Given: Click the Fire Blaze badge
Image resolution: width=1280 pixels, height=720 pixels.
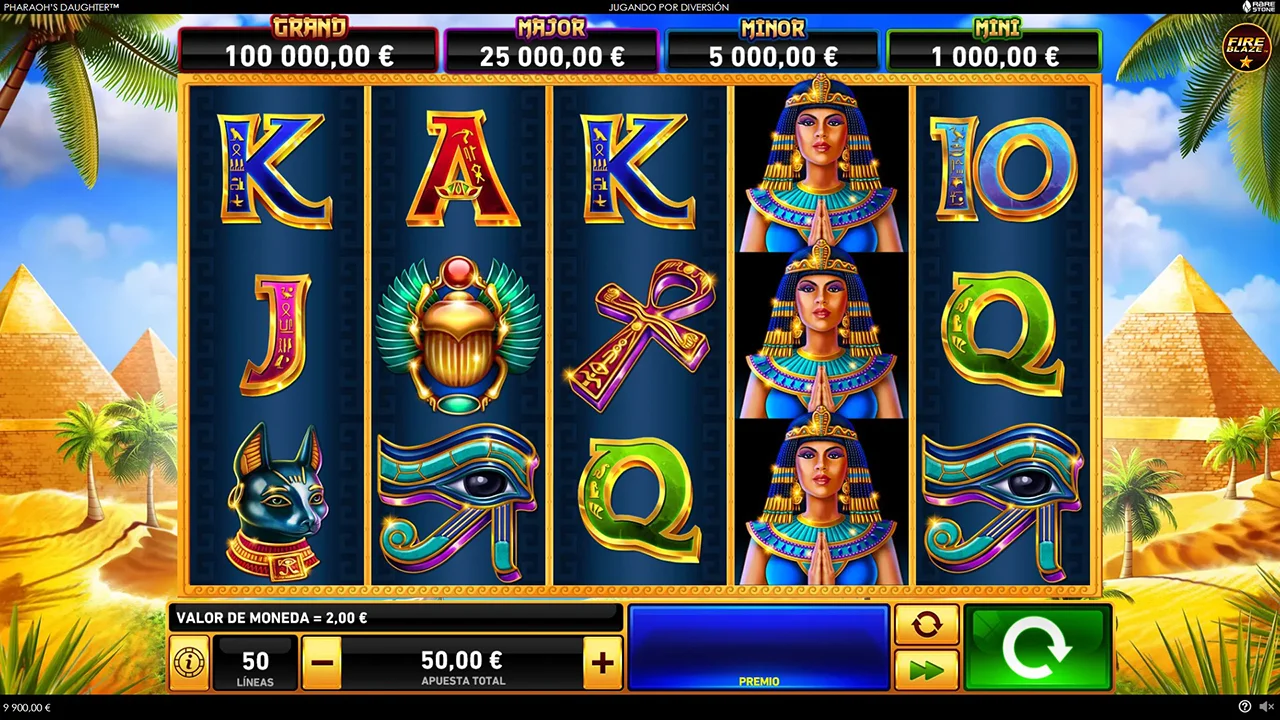Looking at the screenshot, I should click(x=1246, y=48).
